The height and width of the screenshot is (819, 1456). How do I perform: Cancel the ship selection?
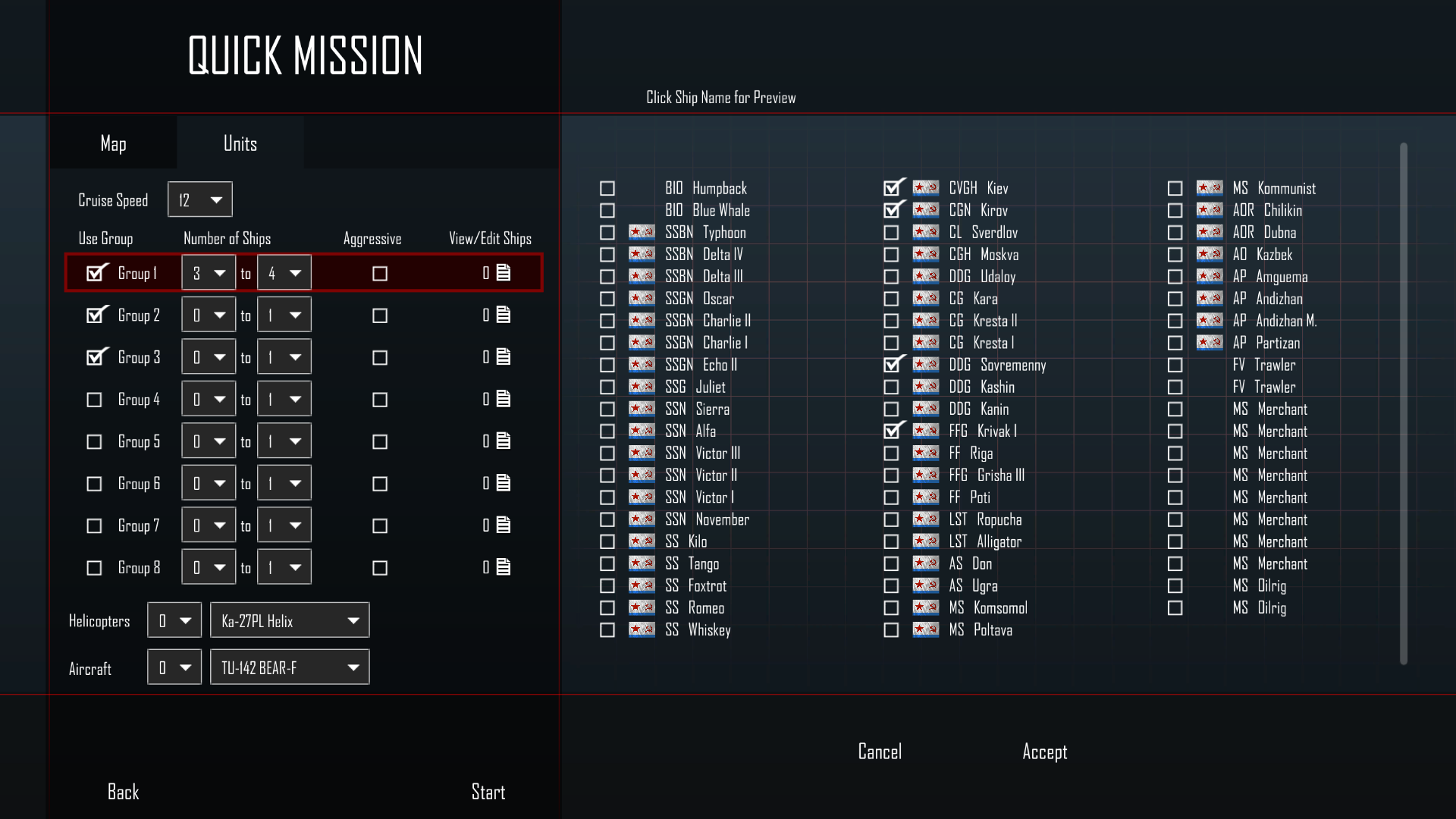tap(880, 752)
